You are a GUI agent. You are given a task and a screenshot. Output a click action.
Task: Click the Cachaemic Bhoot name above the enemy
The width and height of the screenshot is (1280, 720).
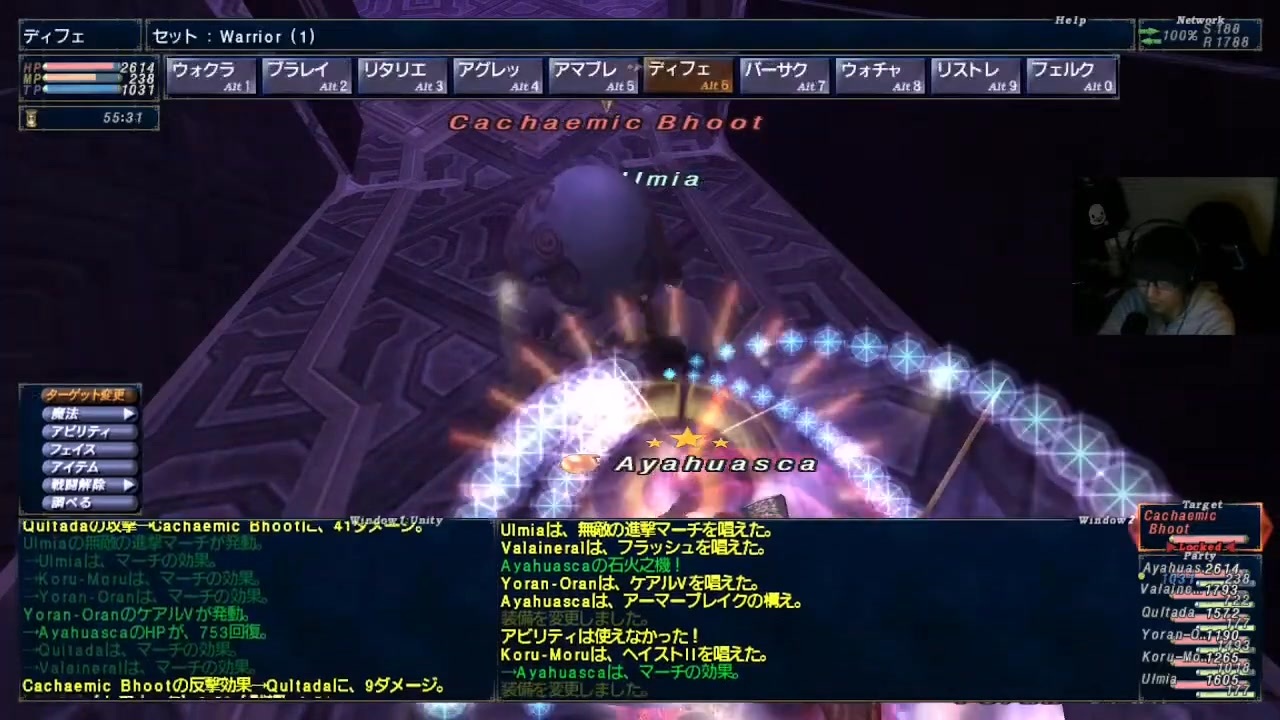click(606, 122)
